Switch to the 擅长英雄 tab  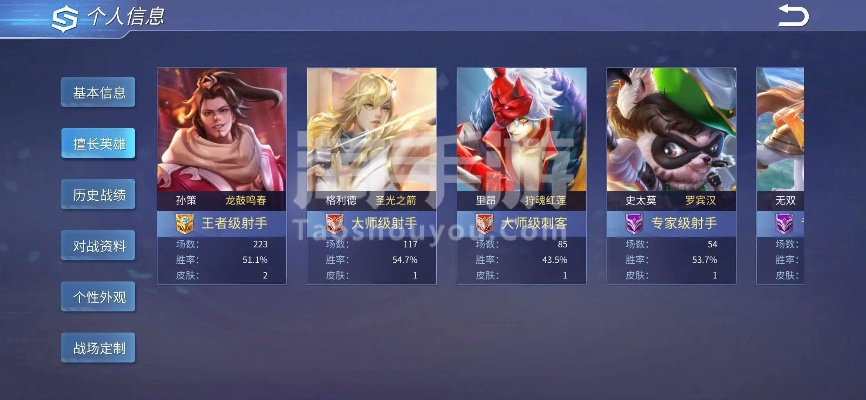98,144
